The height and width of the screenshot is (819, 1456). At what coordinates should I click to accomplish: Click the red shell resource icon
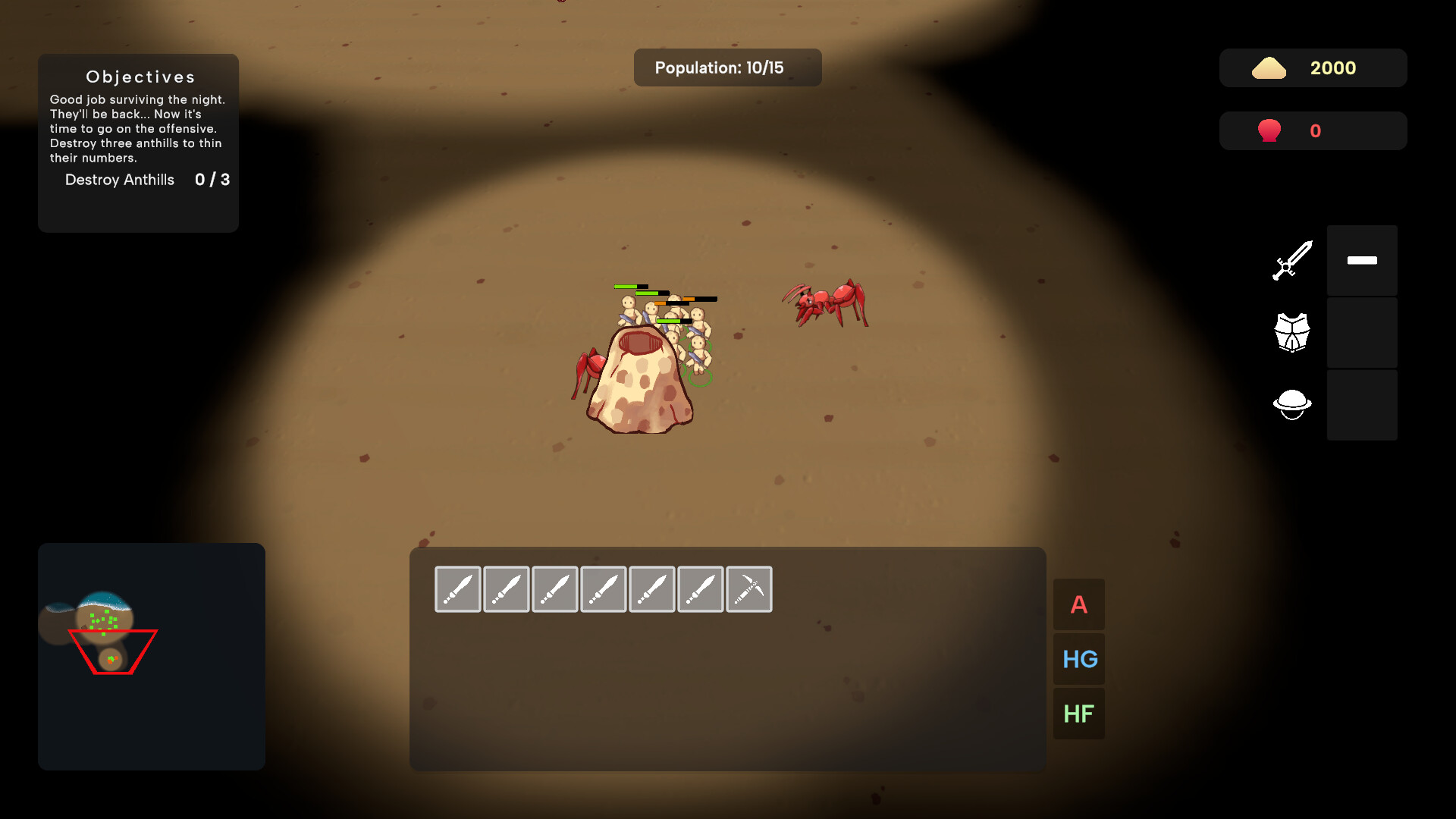(1270, 130)
